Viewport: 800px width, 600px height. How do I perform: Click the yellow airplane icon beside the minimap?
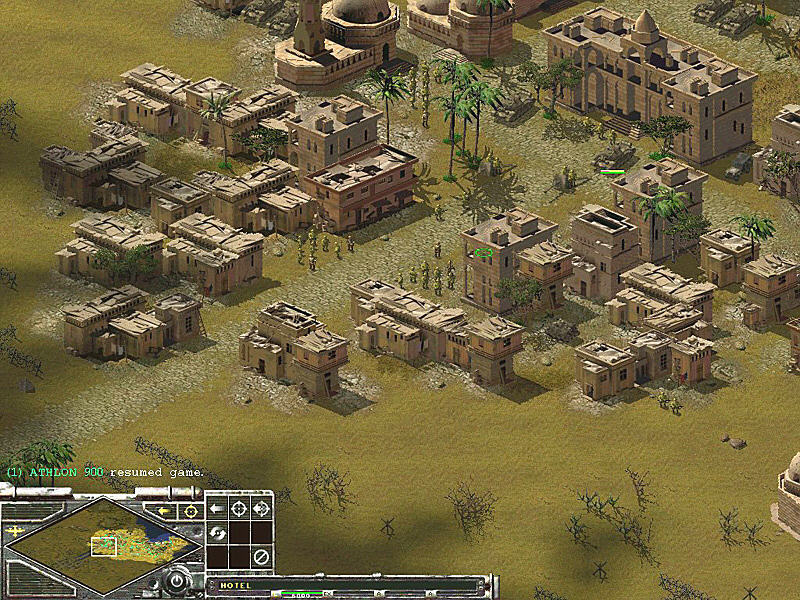click(14, 531)
